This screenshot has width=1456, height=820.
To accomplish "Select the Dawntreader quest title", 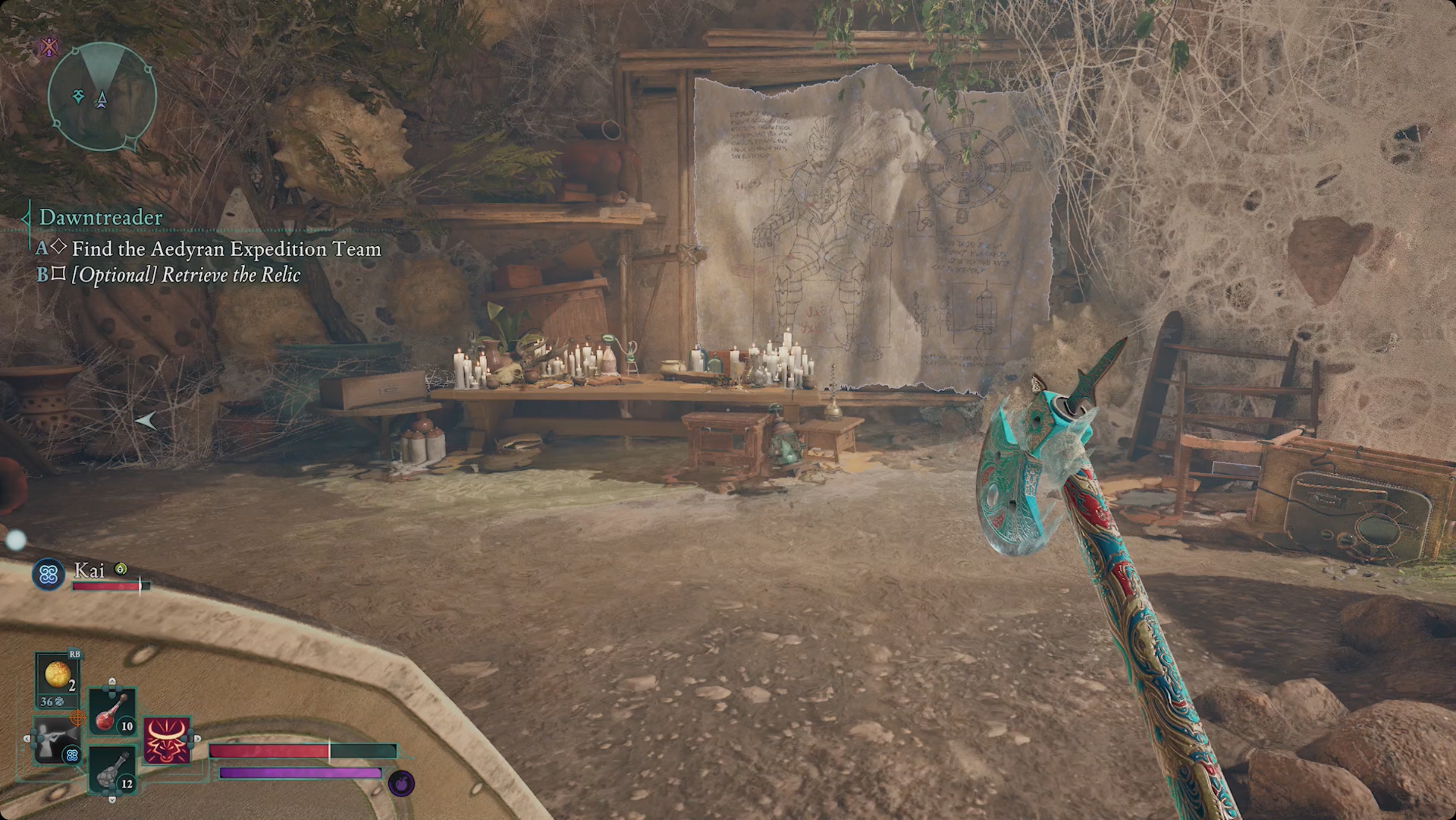I will tap(101, 217).
